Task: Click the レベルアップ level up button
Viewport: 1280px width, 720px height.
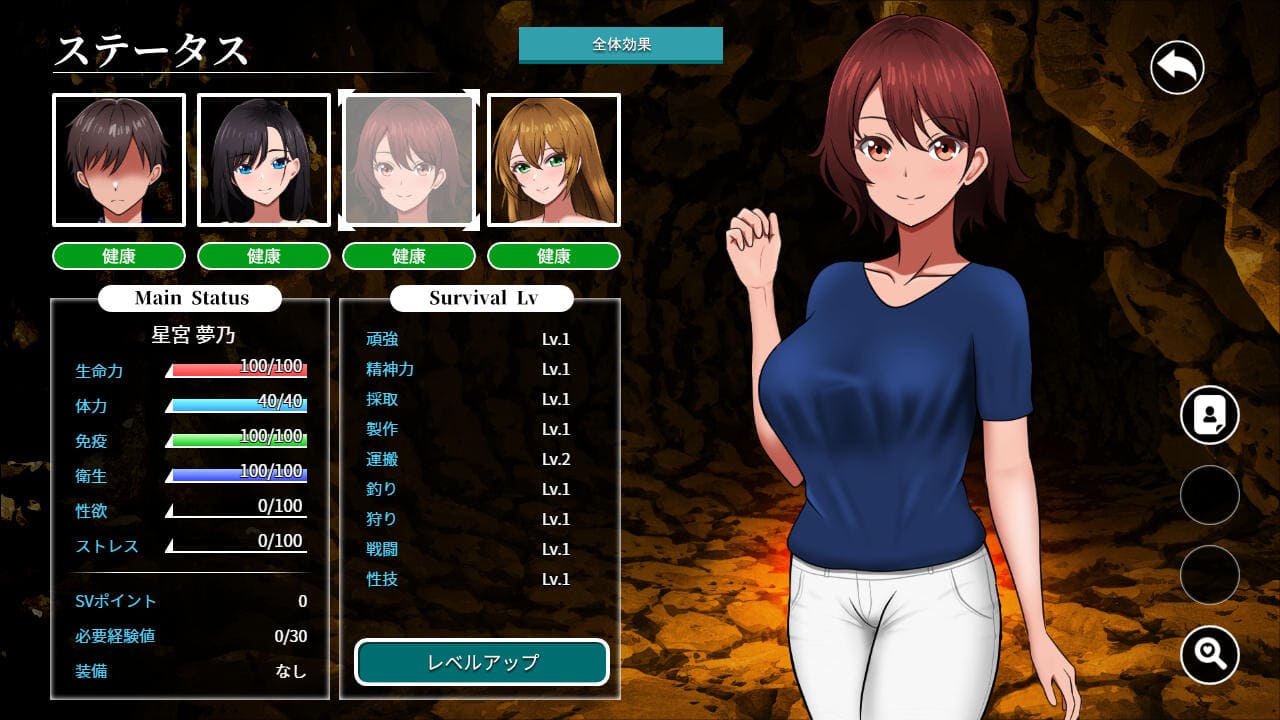Action: point(482,662)
